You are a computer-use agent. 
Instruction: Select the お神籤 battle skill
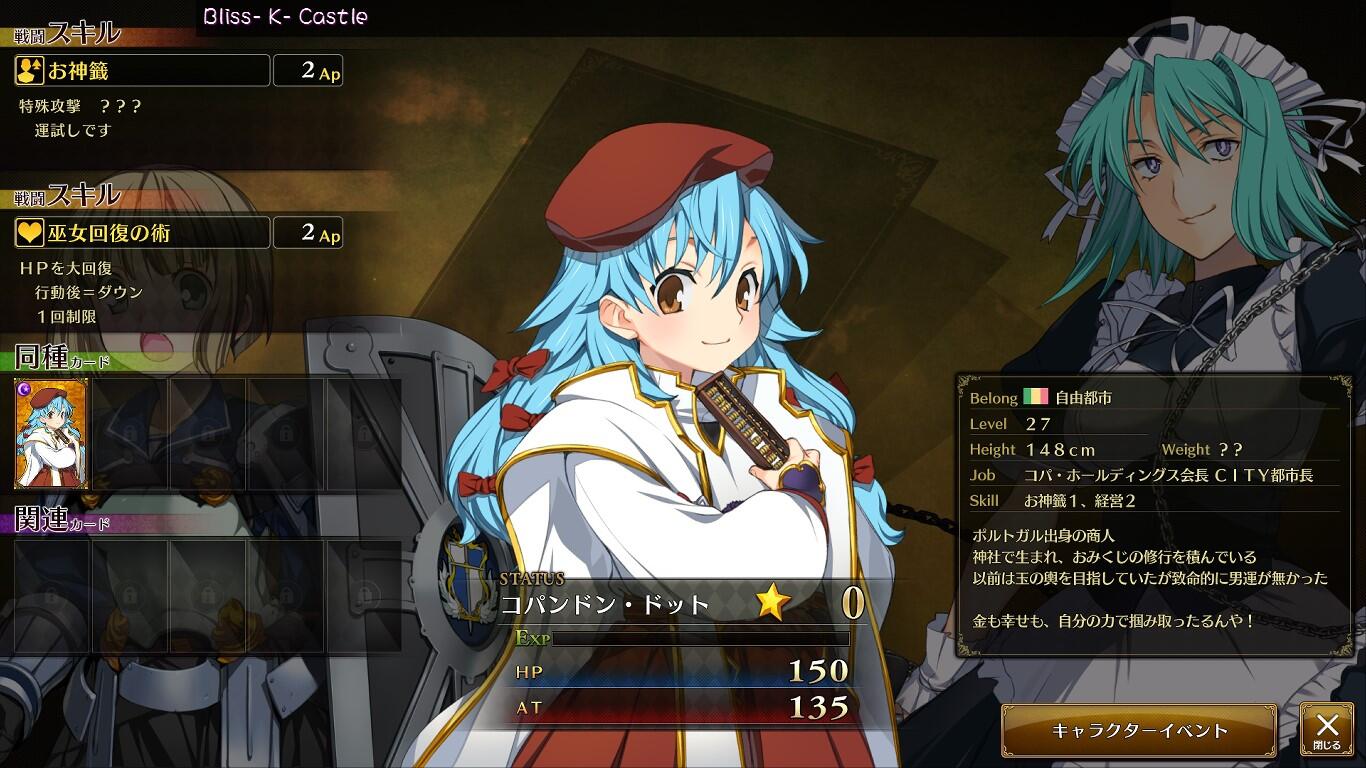point(142,71)
